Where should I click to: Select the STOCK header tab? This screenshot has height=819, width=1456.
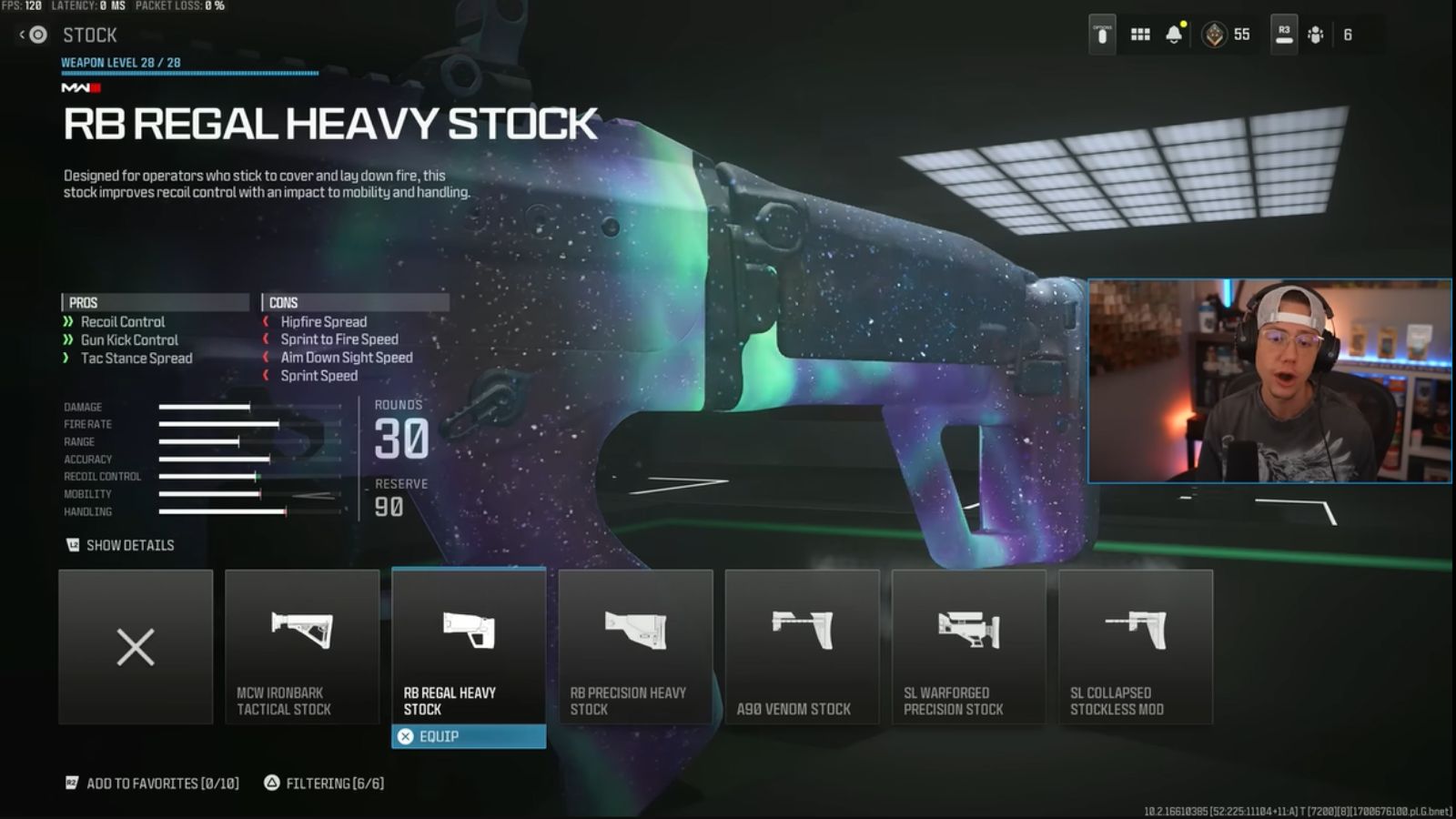89,35
